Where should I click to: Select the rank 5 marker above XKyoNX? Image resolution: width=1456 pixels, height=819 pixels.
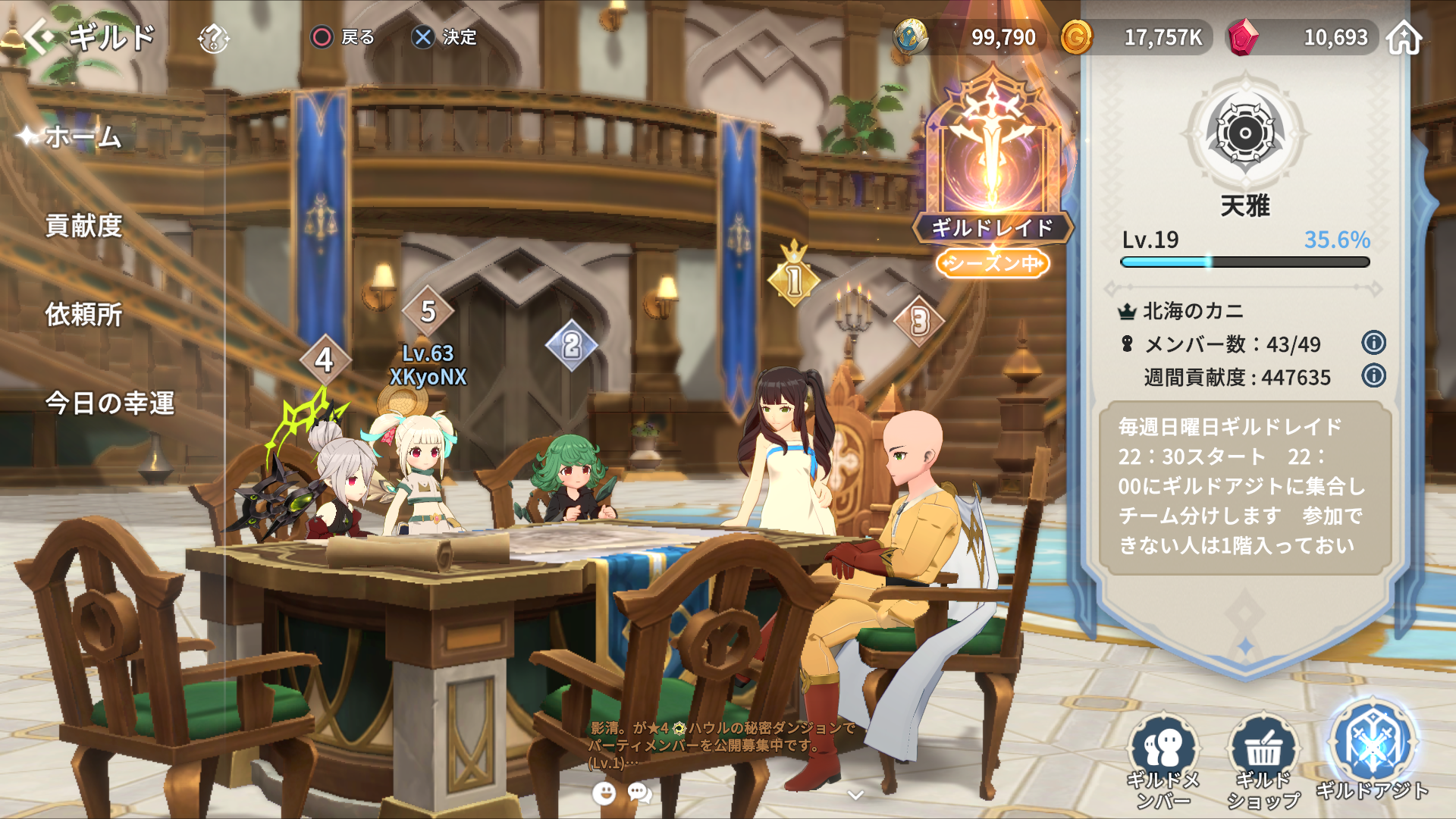(x=428, y=312)
